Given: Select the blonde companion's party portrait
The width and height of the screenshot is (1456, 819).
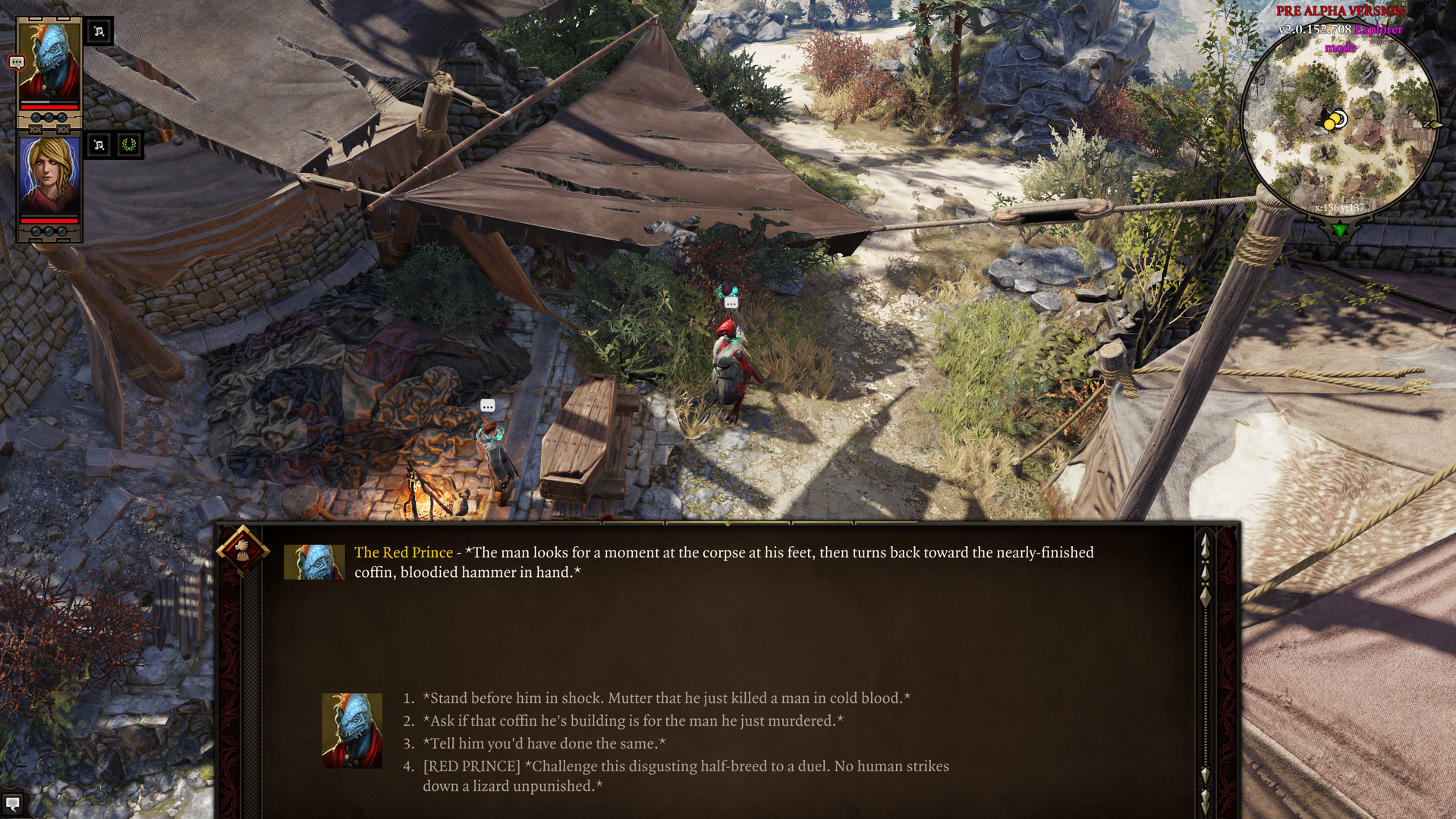Looking at the screenshot, I should 49,174.
